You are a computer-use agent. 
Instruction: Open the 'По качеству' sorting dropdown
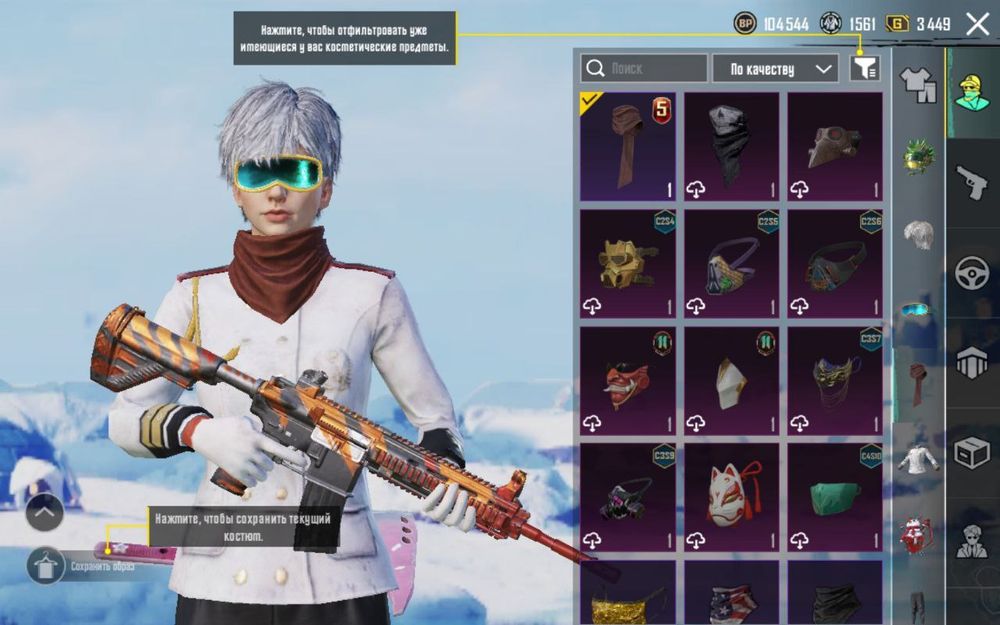775,68
